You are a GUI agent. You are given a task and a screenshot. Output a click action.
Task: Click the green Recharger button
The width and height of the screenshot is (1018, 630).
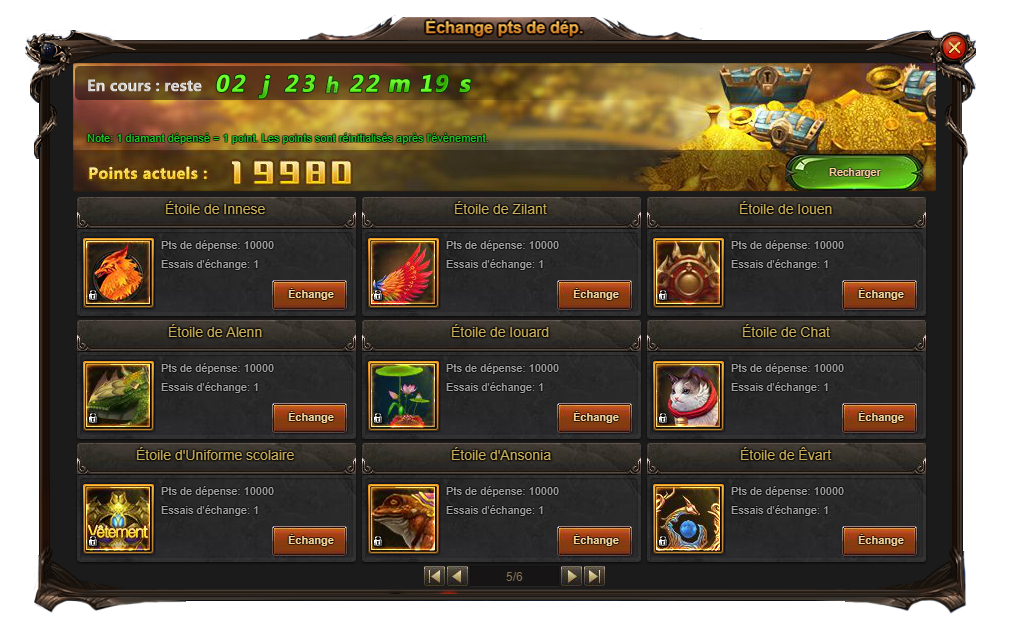pyautogui.click(x=854, y=172)
